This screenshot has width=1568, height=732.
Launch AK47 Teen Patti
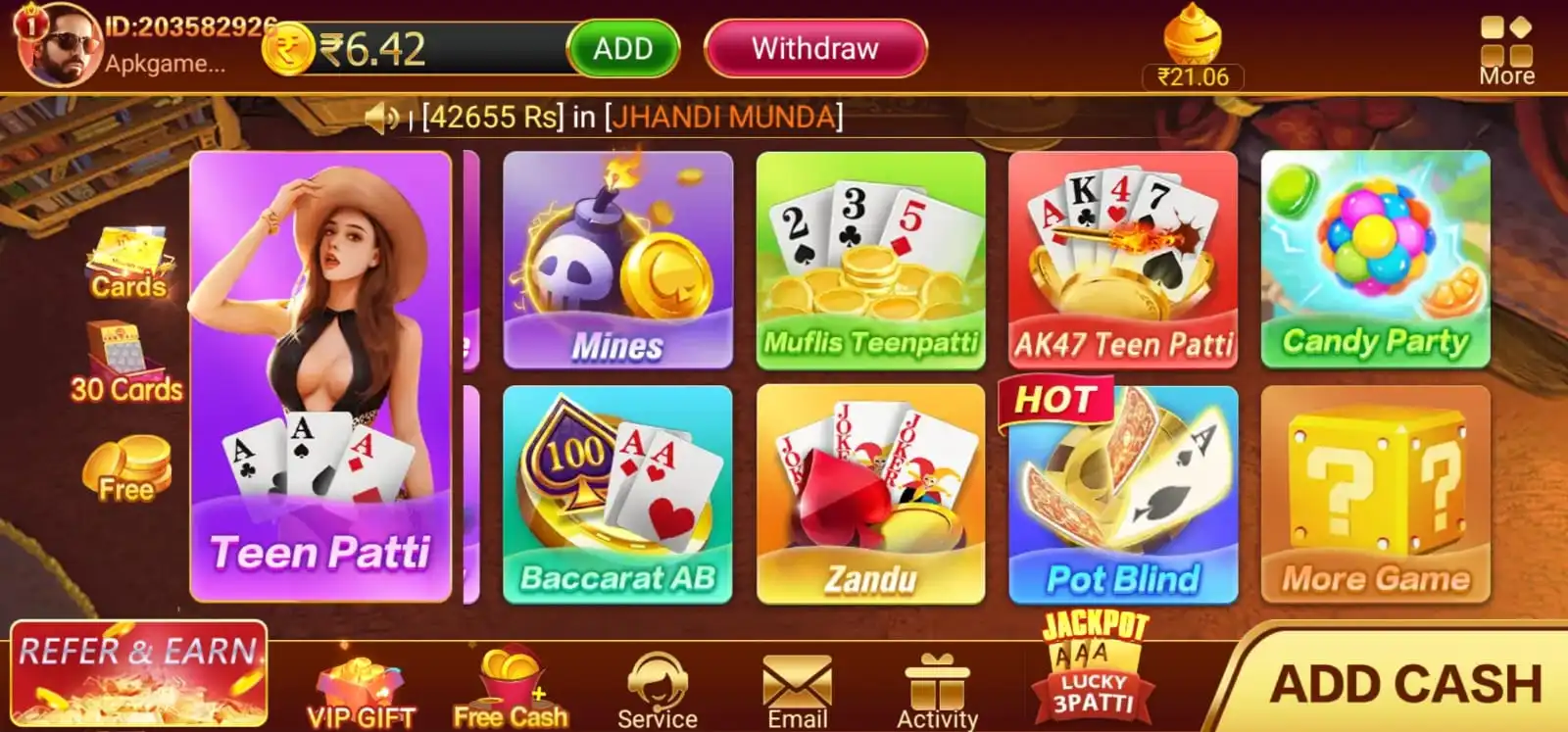1123,260
